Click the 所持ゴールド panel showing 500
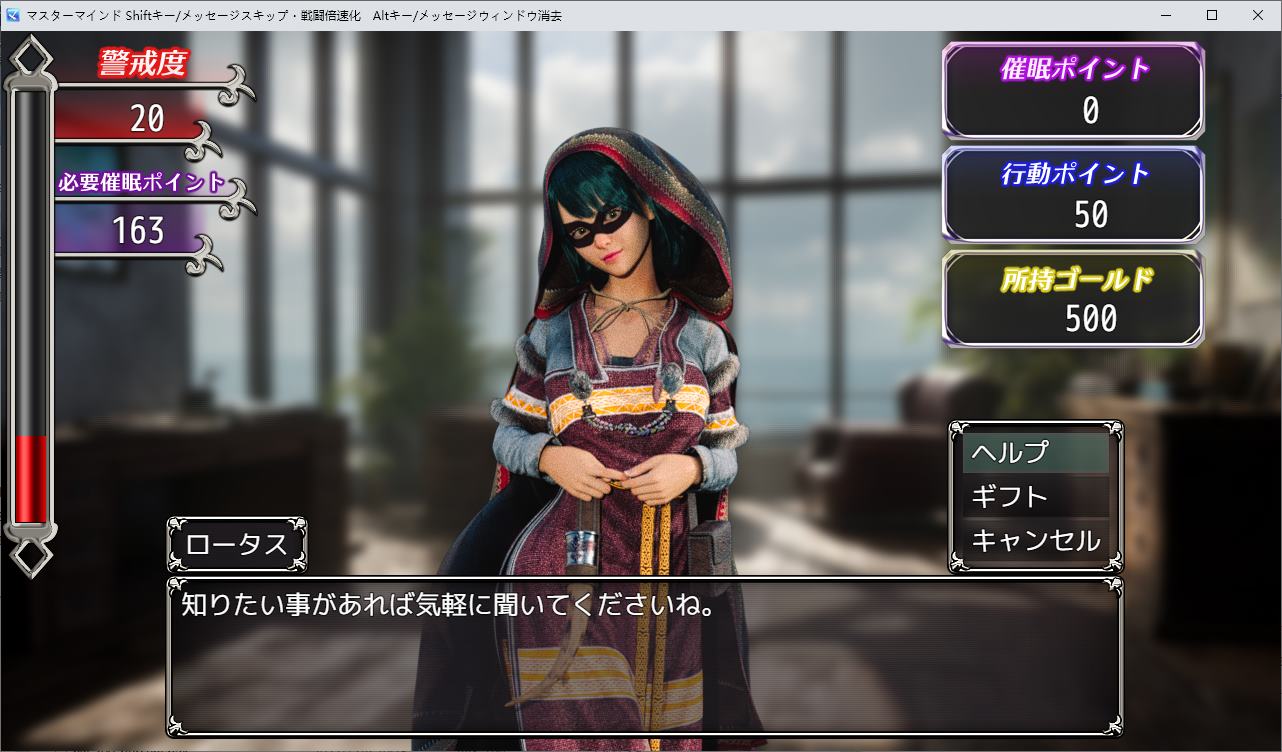 point(1073,297)
